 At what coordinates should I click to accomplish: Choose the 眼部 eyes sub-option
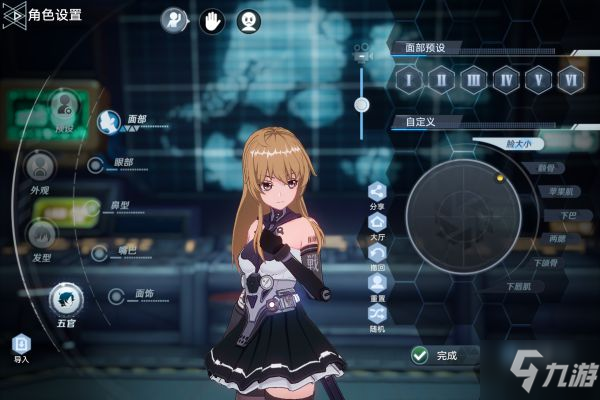point(96,165)
